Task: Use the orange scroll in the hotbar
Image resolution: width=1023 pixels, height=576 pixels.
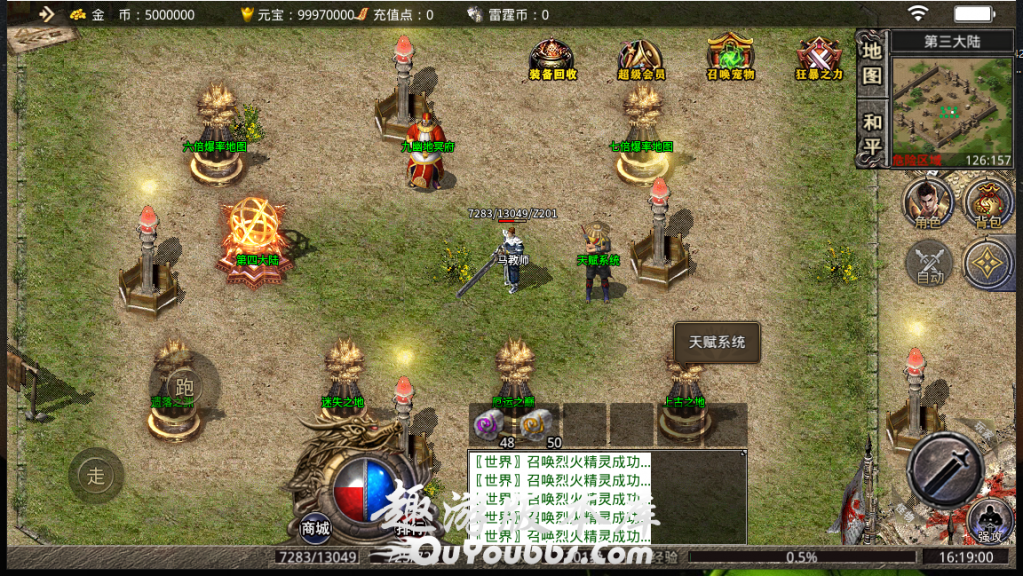Action: pos(537,423)
